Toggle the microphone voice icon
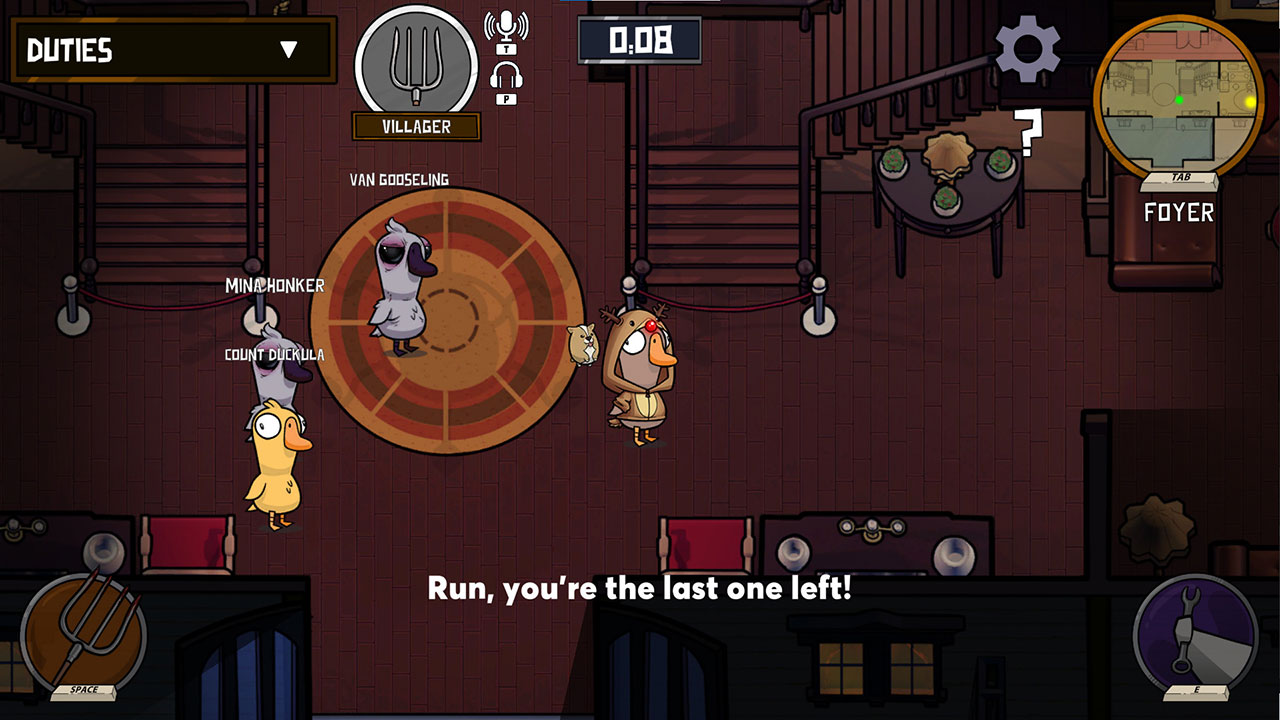The width and height of the screenshot is (1280, 720). click(506, 27)
